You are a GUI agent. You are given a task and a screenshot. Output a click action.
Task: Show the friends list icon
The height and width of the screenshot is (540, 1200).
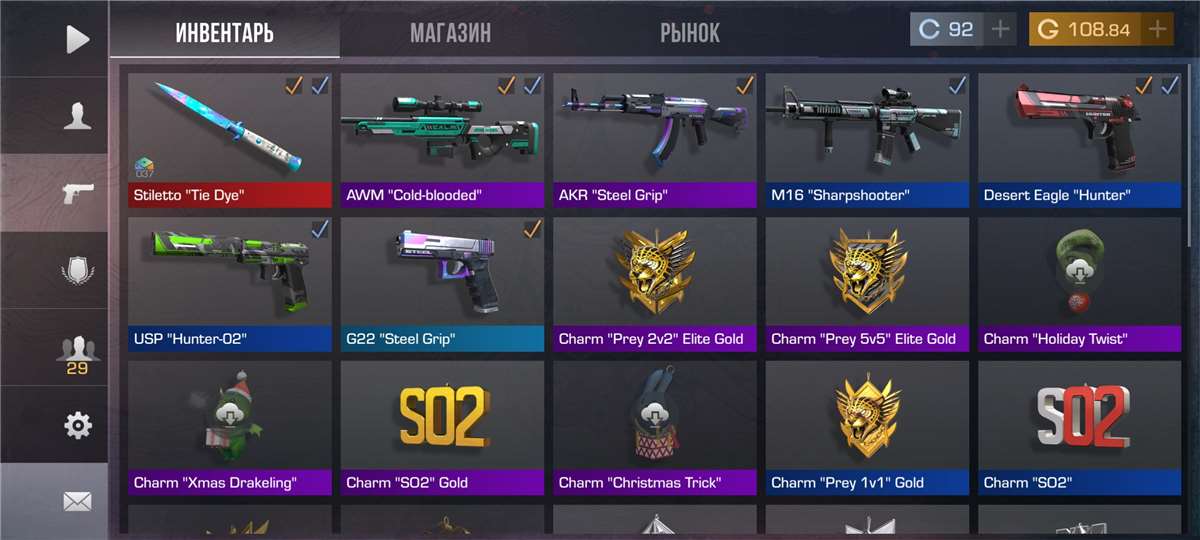(76, 350)
